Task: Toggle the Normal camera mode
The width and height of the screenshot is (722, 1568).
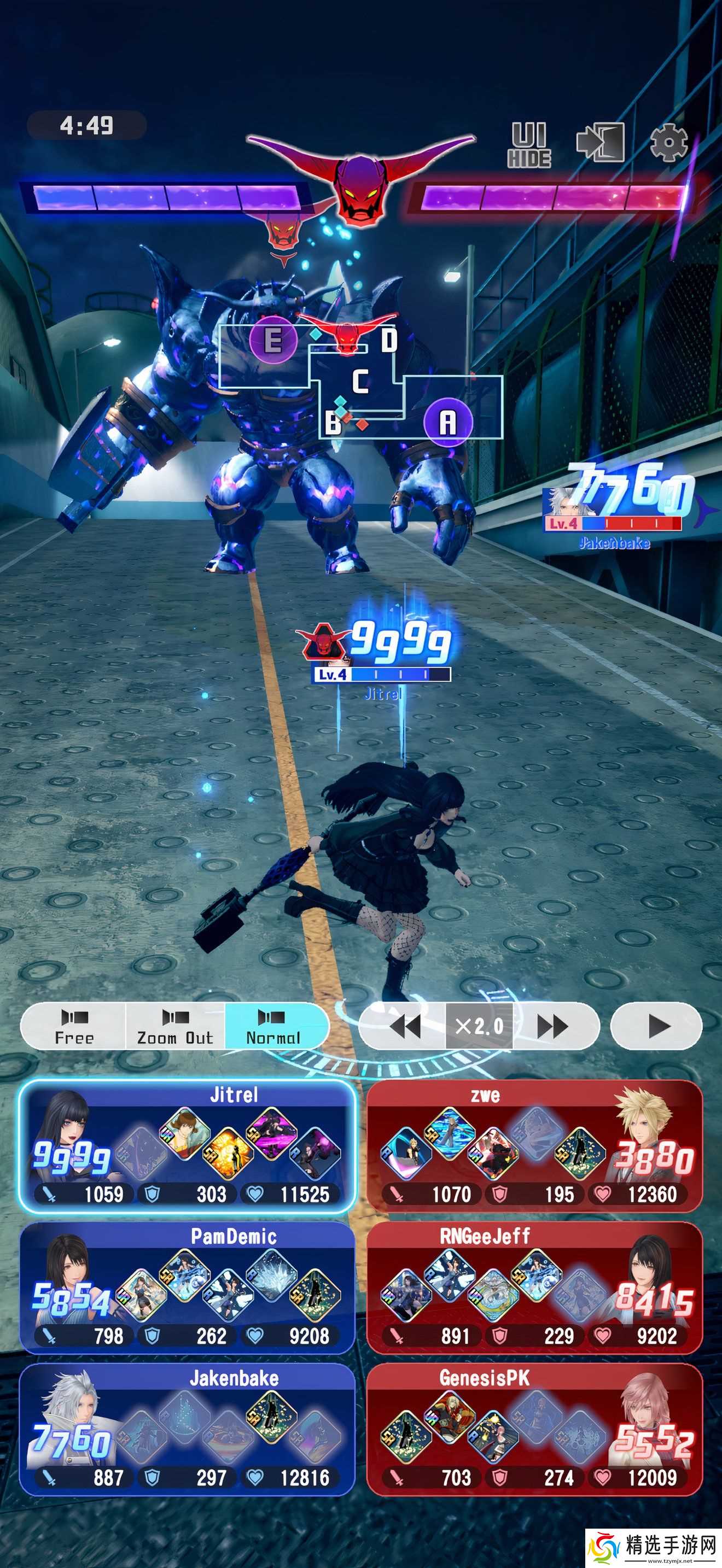Action: coord(275,1026)
